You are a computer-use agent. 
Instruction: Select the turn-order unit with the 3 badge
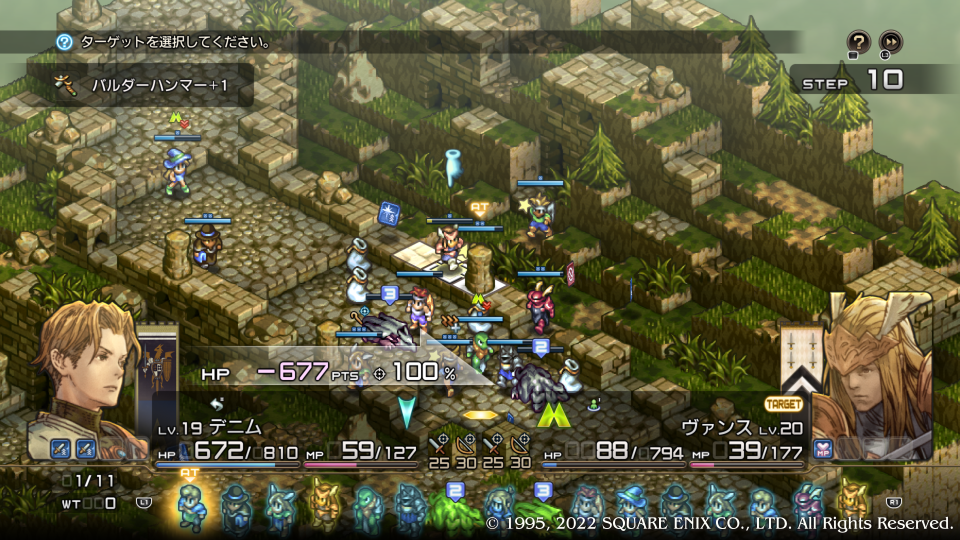coord(541,505)
